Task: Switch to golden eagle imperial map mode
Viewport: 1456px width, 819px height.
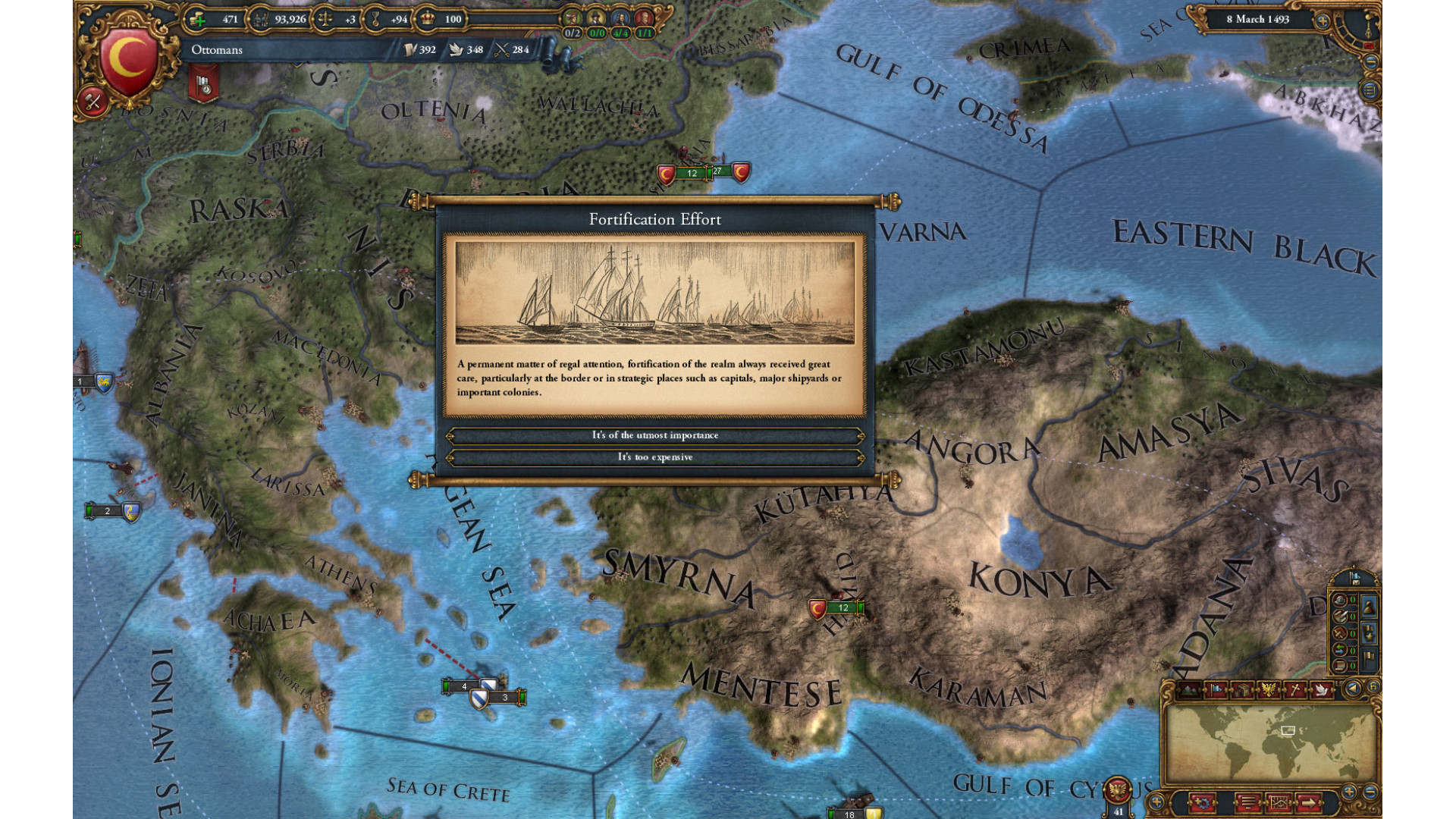Action: tap(1269, 689)
